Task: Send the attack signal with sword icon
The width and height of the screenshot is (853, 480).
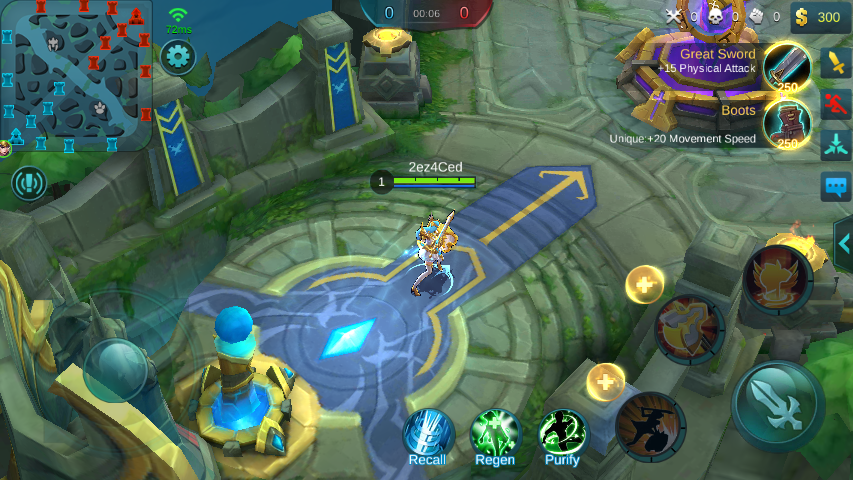Action: (835, 63)
